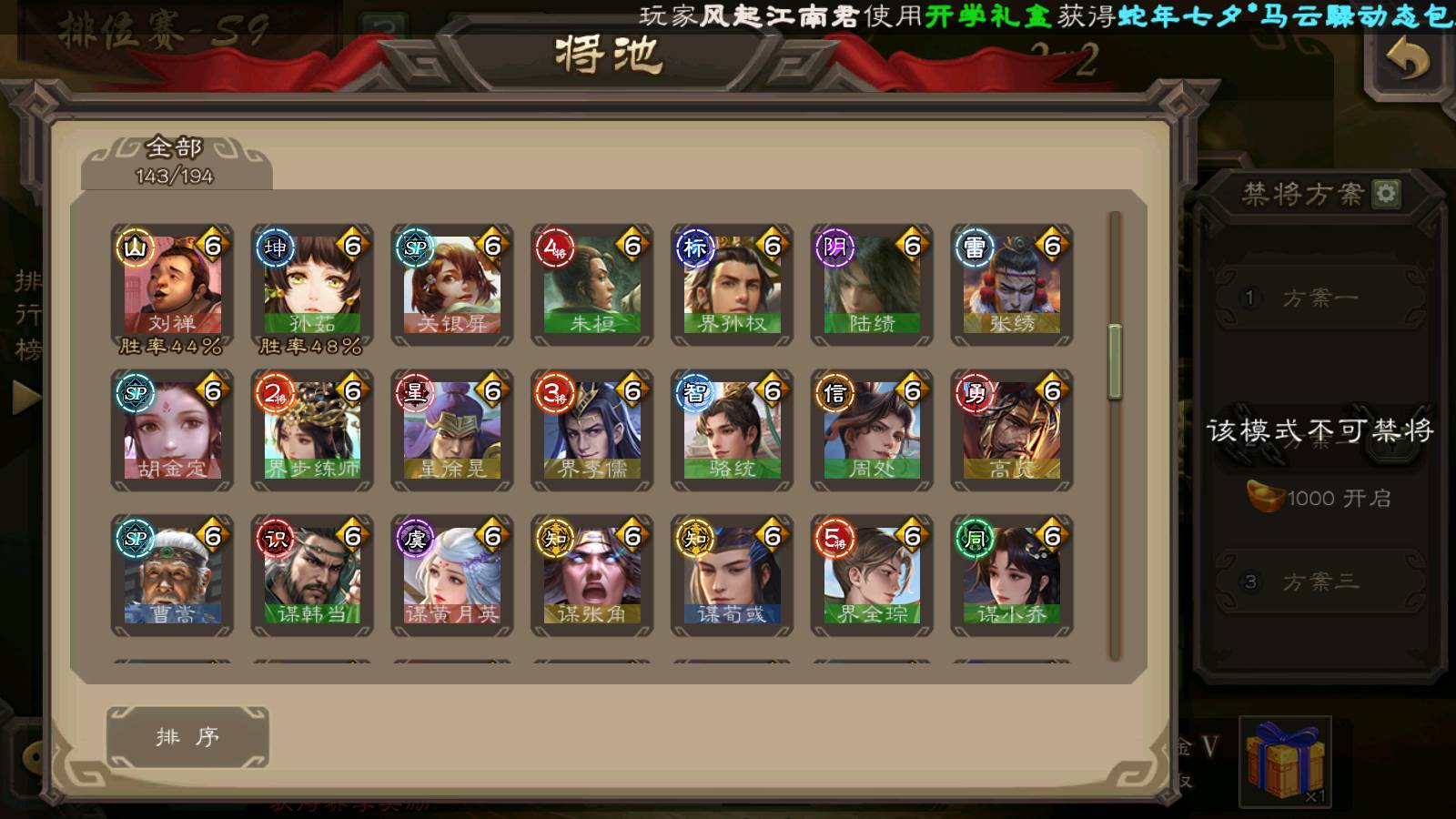The image size is (1456, 819).
Task: Select the 张绣 general card
Action: point(1012,287)
